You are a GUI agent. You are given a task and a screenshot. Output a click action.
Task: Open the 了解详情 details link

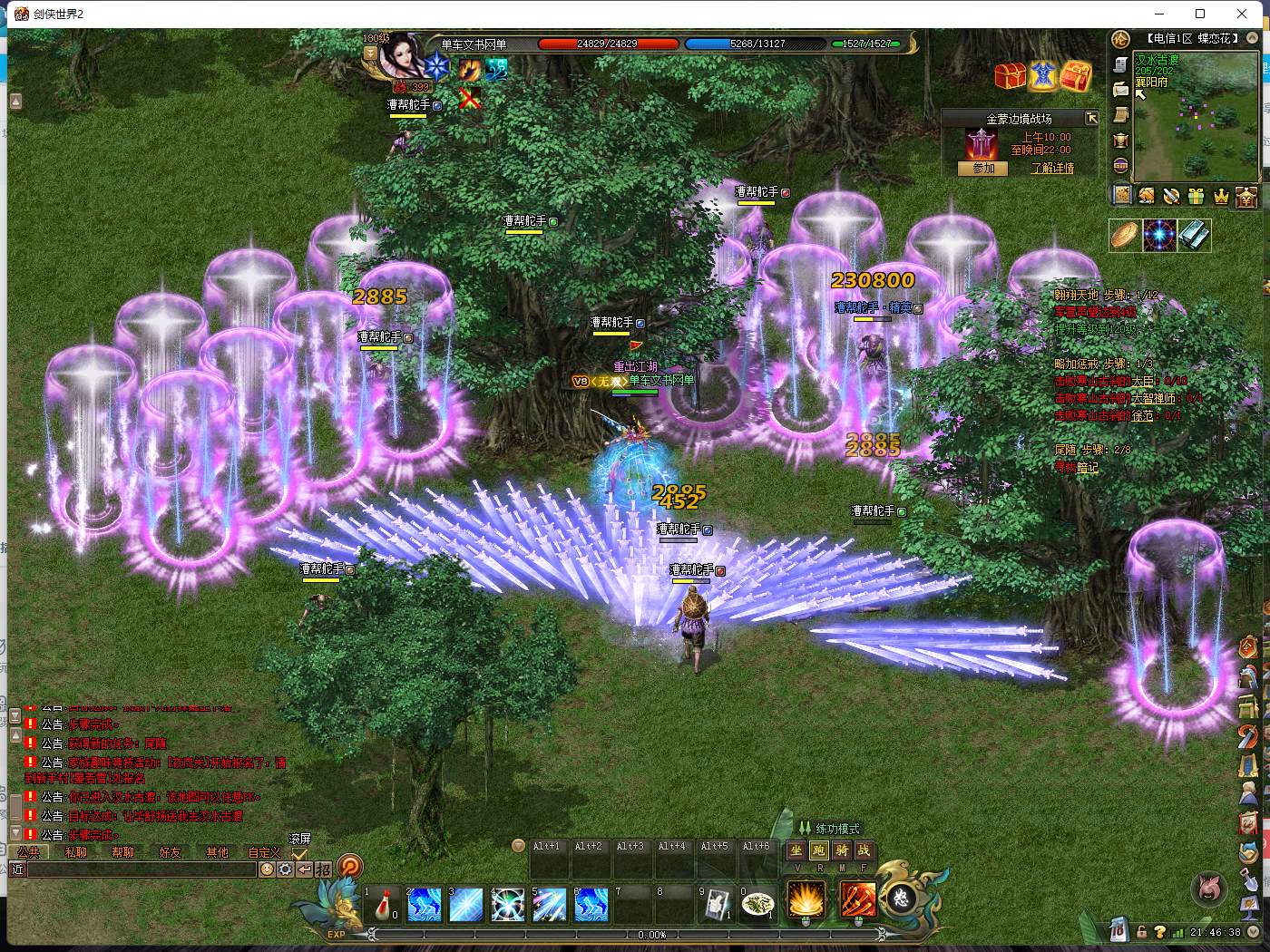pyautogui.click(x=1052, y=169)
